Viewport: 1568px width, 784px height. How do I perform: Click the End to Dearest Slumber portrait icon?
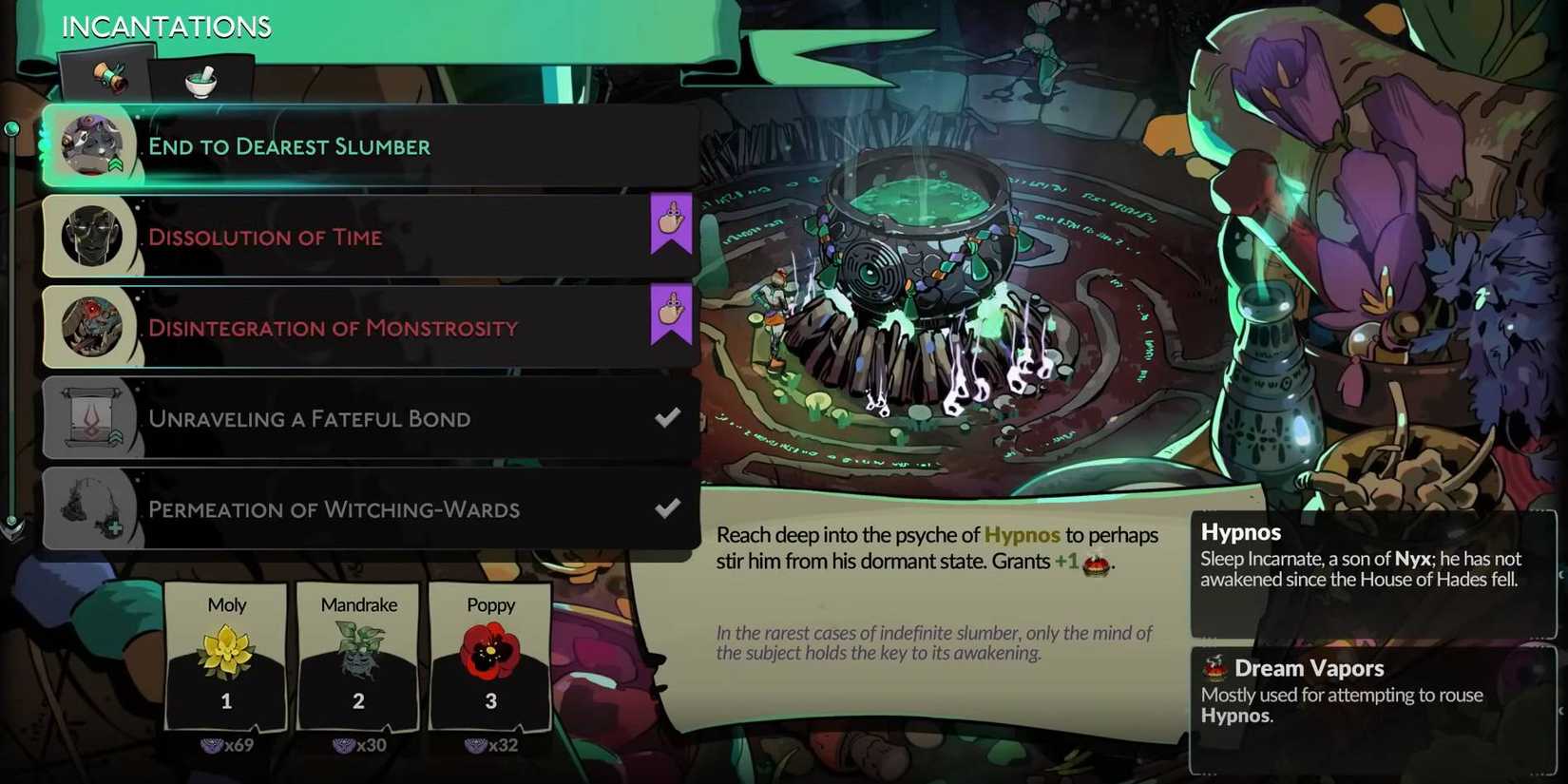click(90, 143)
